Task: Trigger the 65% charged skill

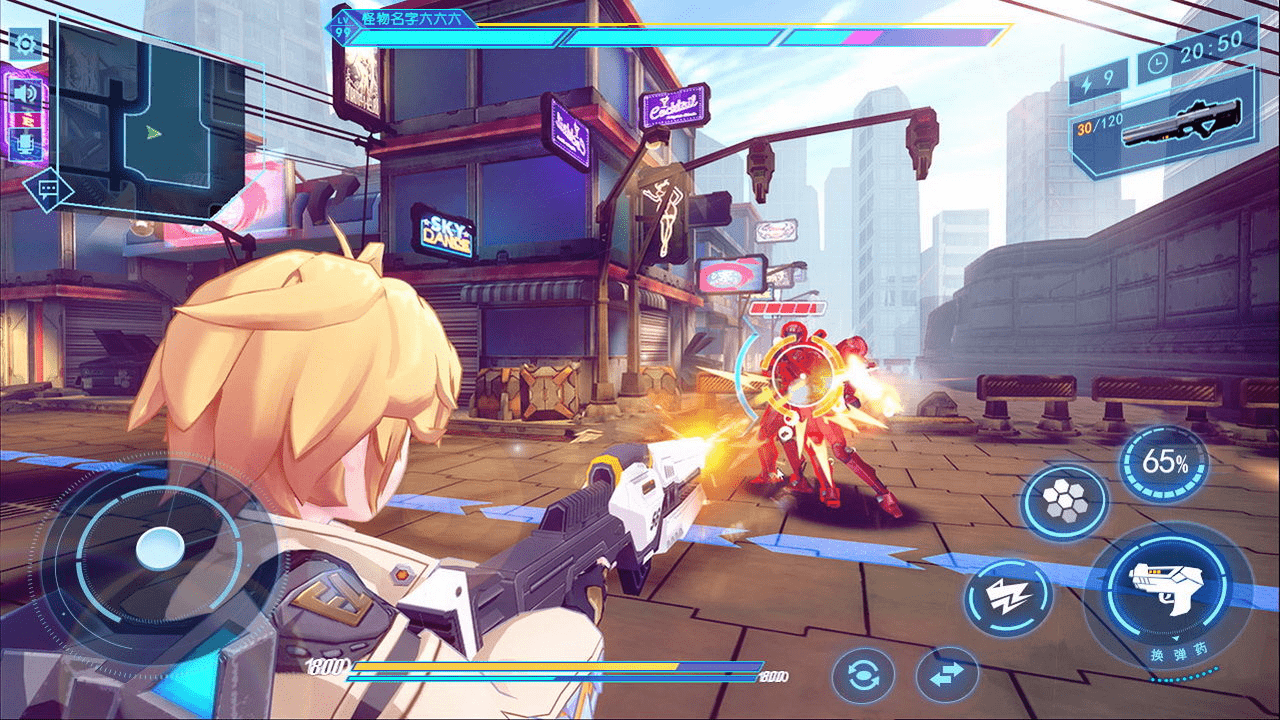Action: pyautogui.click(x=1164, y=463)
